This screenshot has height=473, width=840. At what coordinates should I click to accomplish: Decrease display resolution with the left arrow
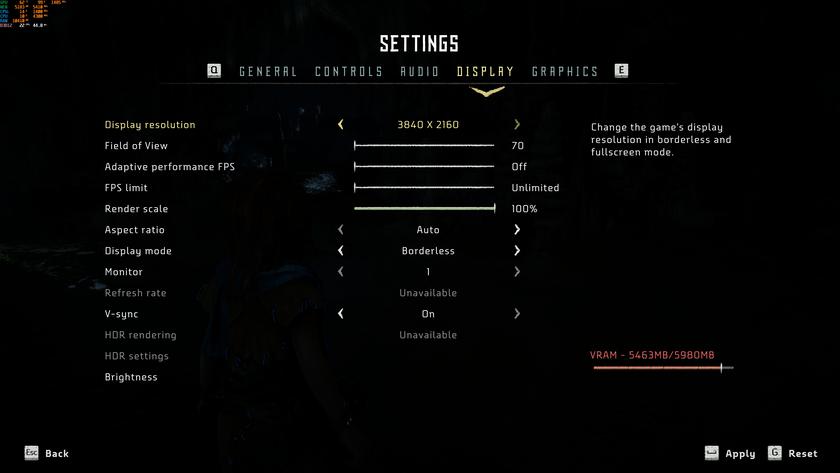(341, 125)
